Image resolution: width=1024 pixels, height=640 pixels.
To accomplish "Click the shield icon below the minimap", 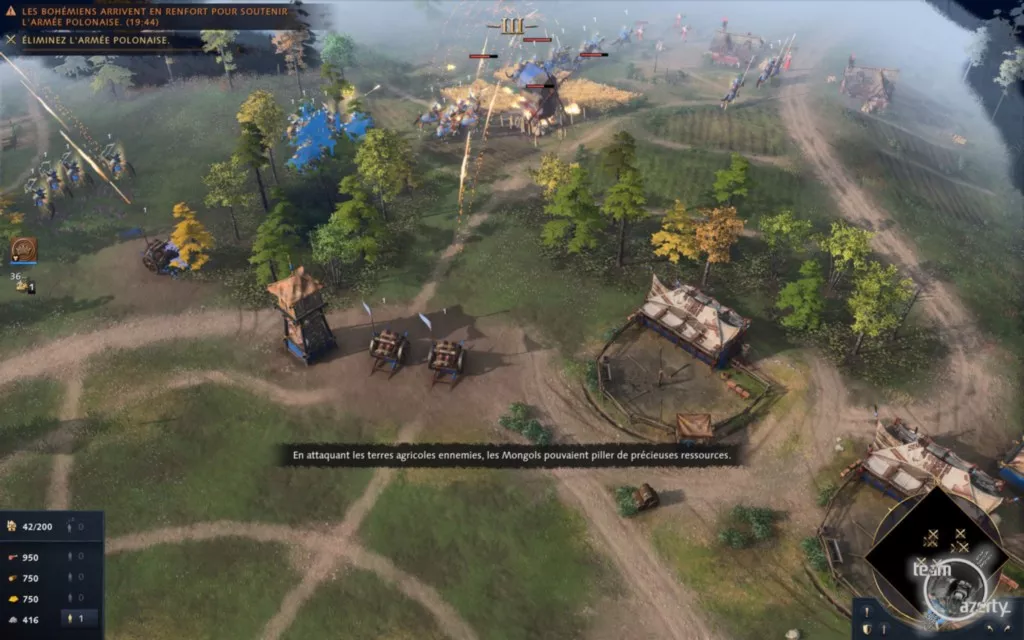I will pyautogui.click(x=867, y=628).
